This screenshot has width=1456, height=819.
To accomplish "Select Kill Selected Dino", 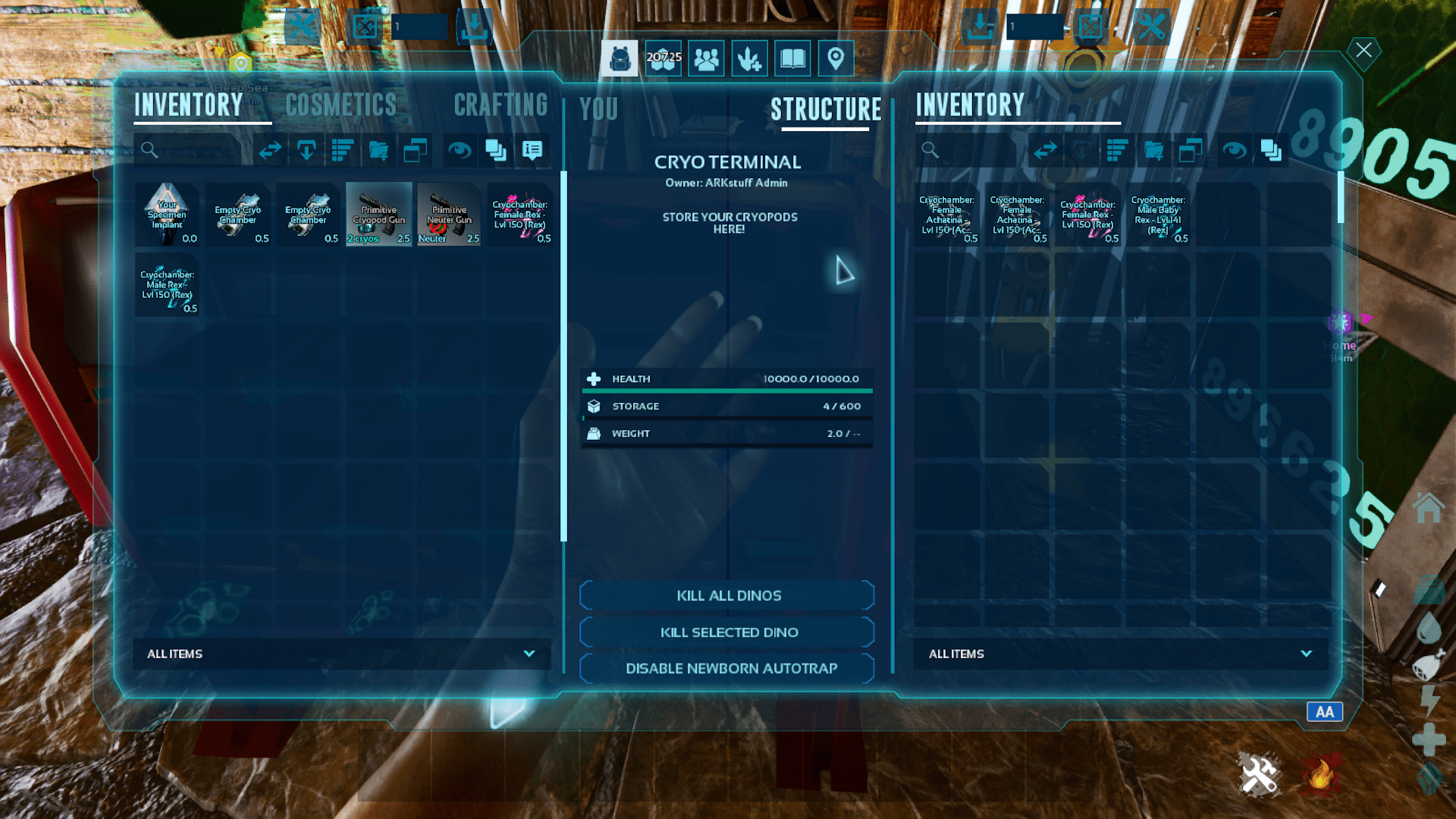I will tap(727, 632).
